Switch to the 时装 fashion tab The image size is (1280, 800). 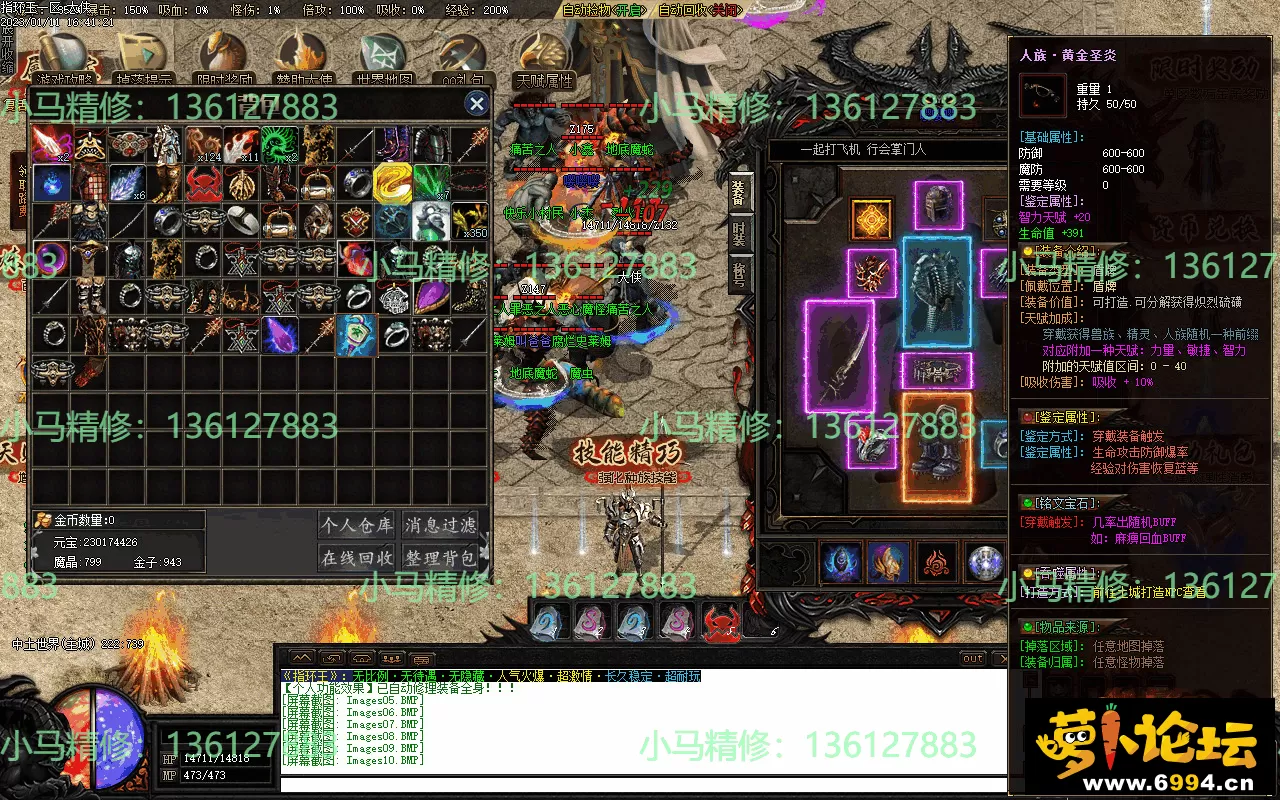coord(739,233)
